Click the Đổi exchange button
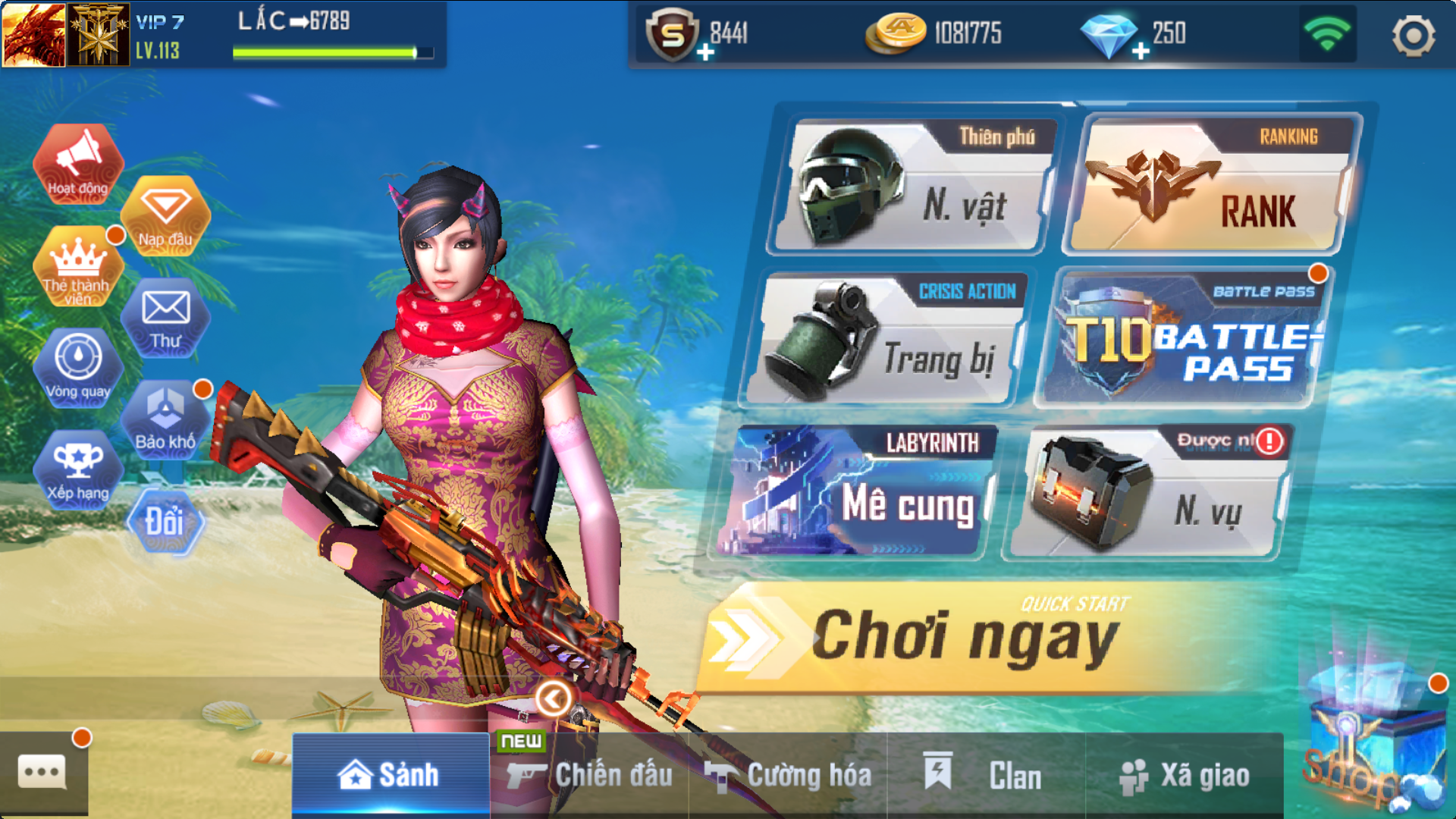This screenshot has width=1456, height=819. [165, 522]
